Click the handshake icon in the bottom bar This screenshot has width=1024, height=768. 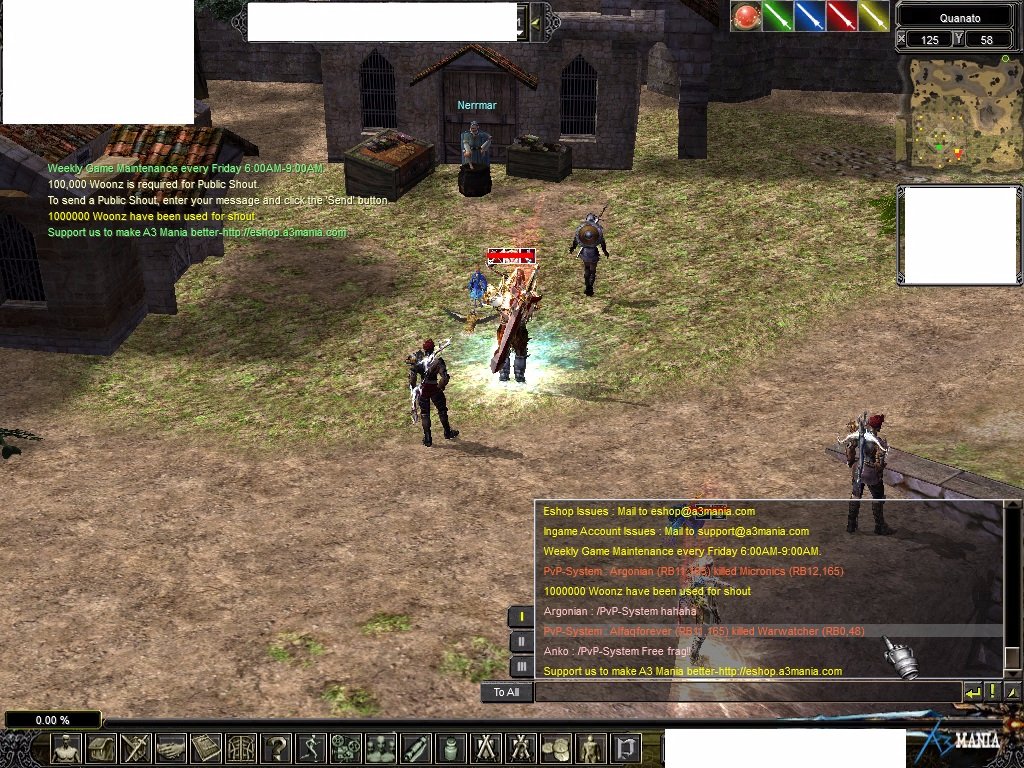click(x=171, y=748)
